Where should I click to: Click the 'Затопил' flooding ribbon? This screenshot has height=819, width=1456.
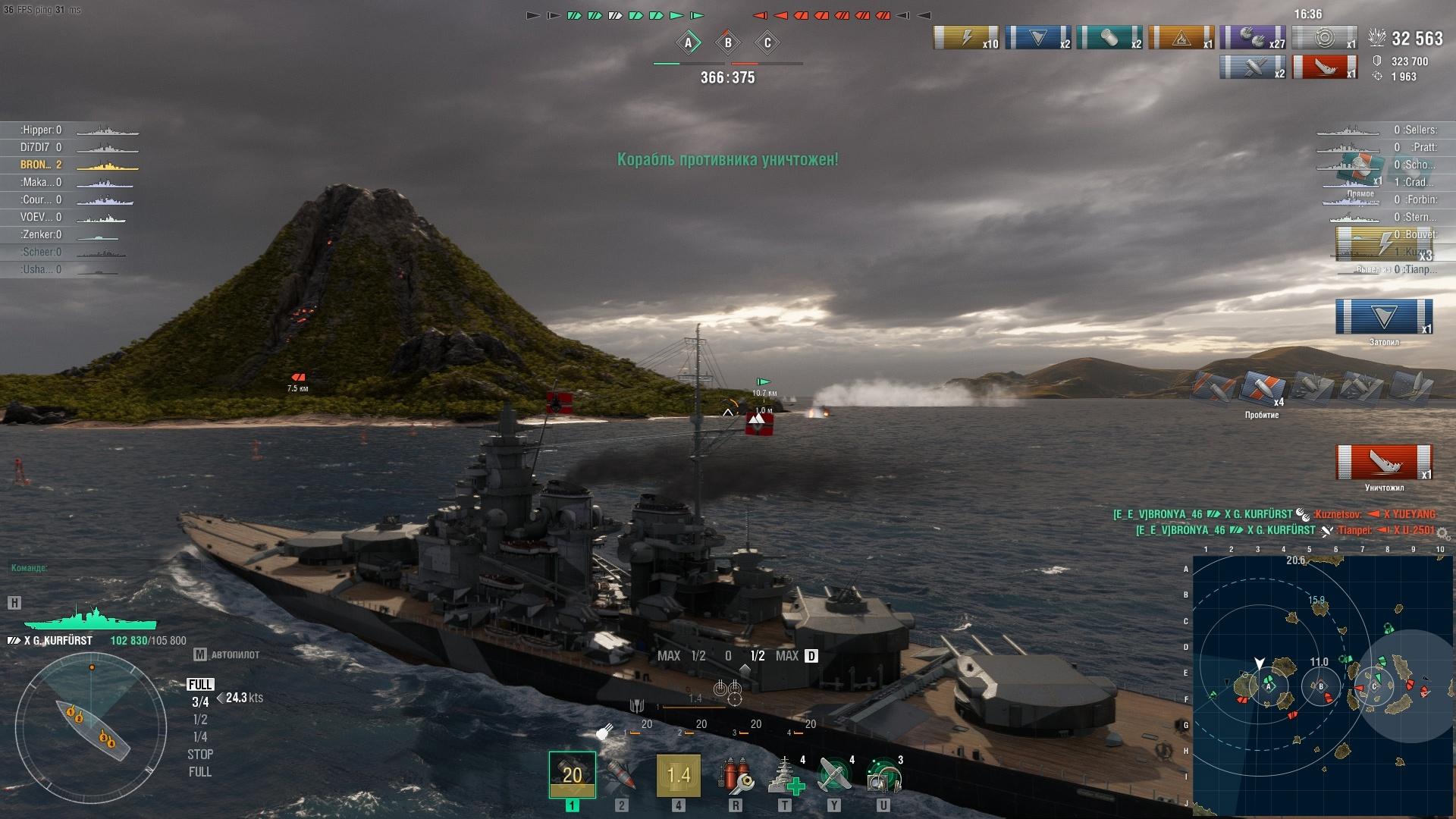click(x=1384, y=317)
